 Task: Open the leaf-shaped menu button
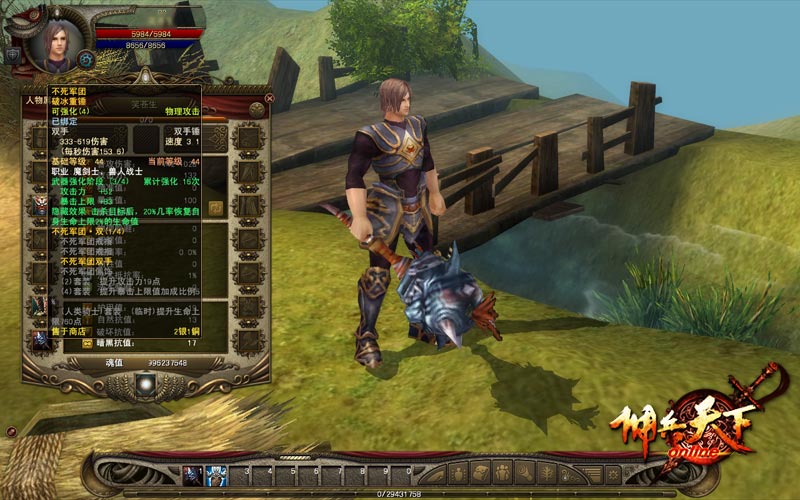click(549, 473)
